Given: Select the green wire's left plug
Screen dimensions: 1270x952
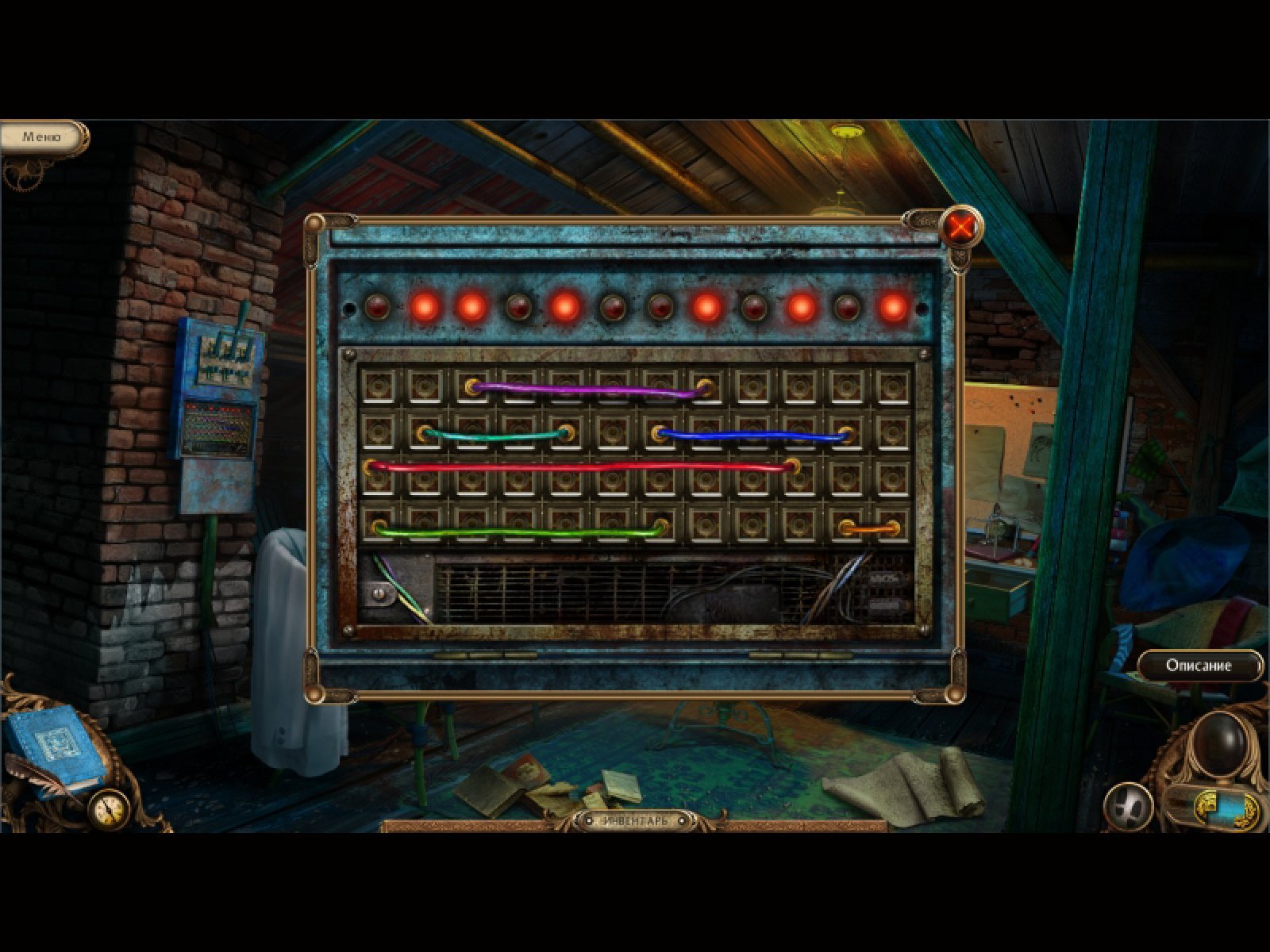Looking at the screenshot, I should coord(380,527).
